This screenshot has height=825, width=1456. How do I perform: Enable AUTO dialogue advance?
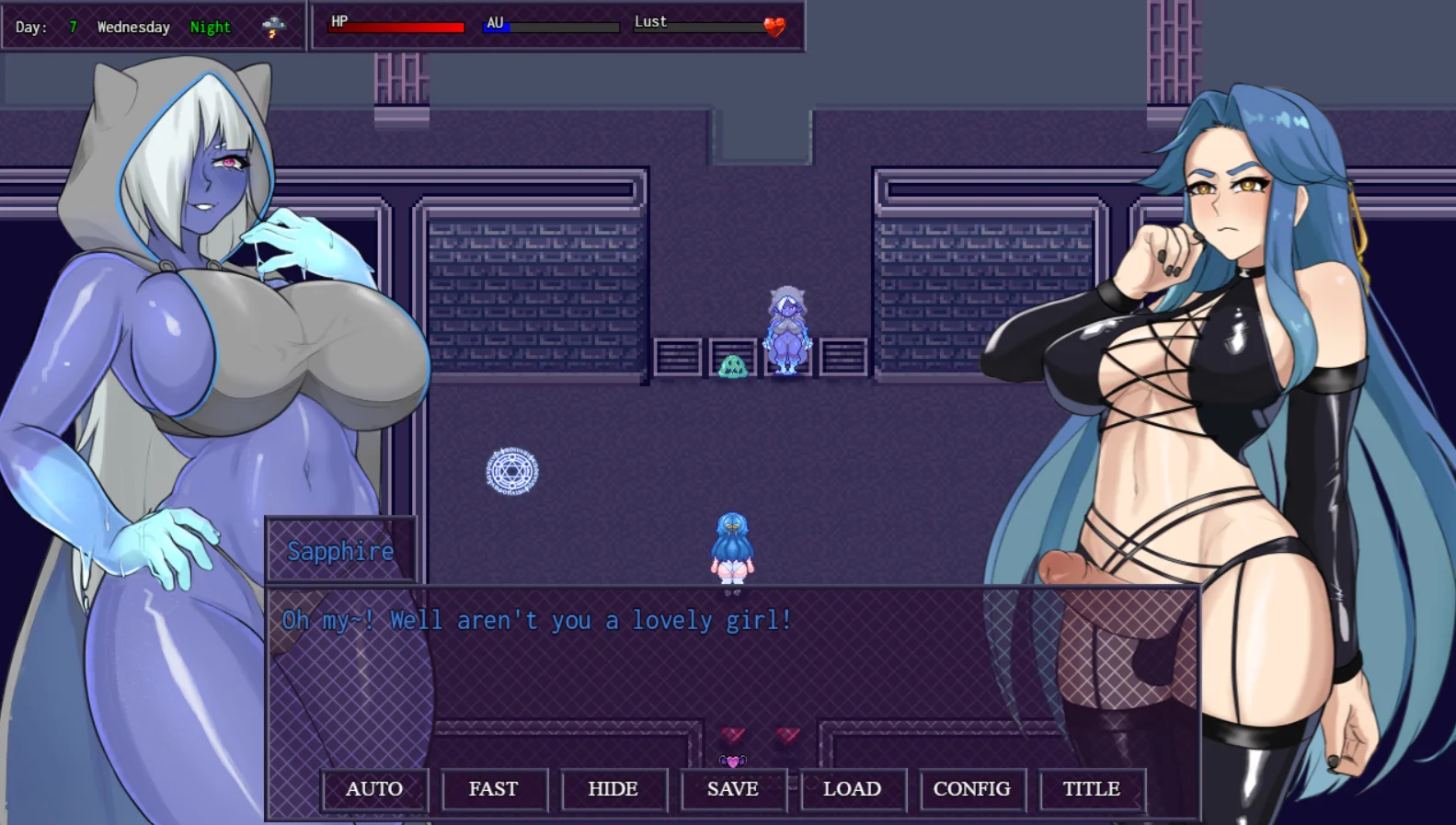pyautogui.click(x=374, y=789)
